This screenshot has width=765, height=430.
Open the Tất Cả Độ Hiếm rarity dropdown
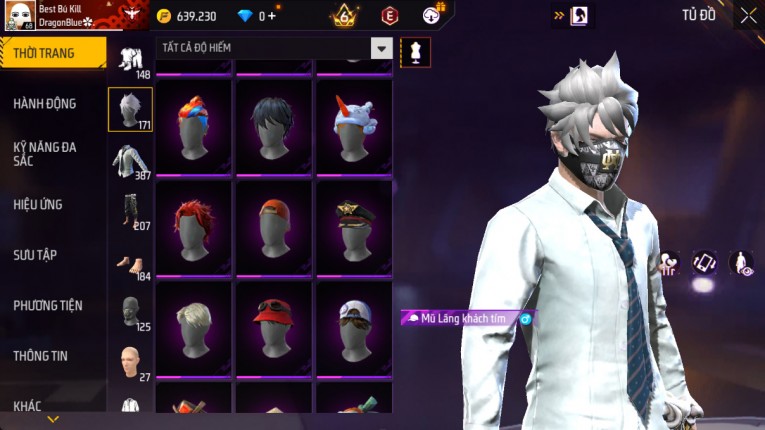tap(380, 48)
